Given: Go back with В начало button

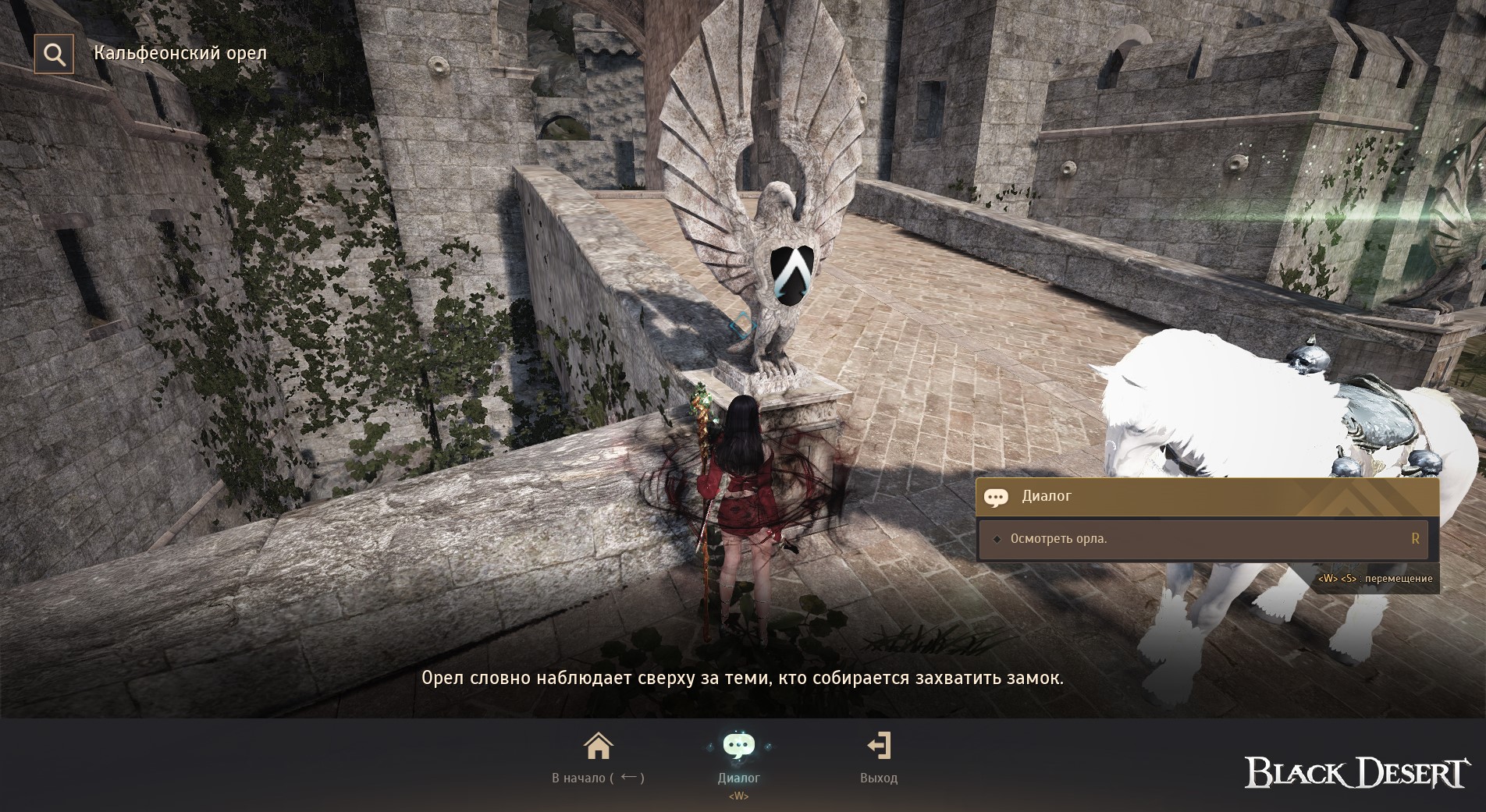Looking at the screenshot, I should click(598, 757).
